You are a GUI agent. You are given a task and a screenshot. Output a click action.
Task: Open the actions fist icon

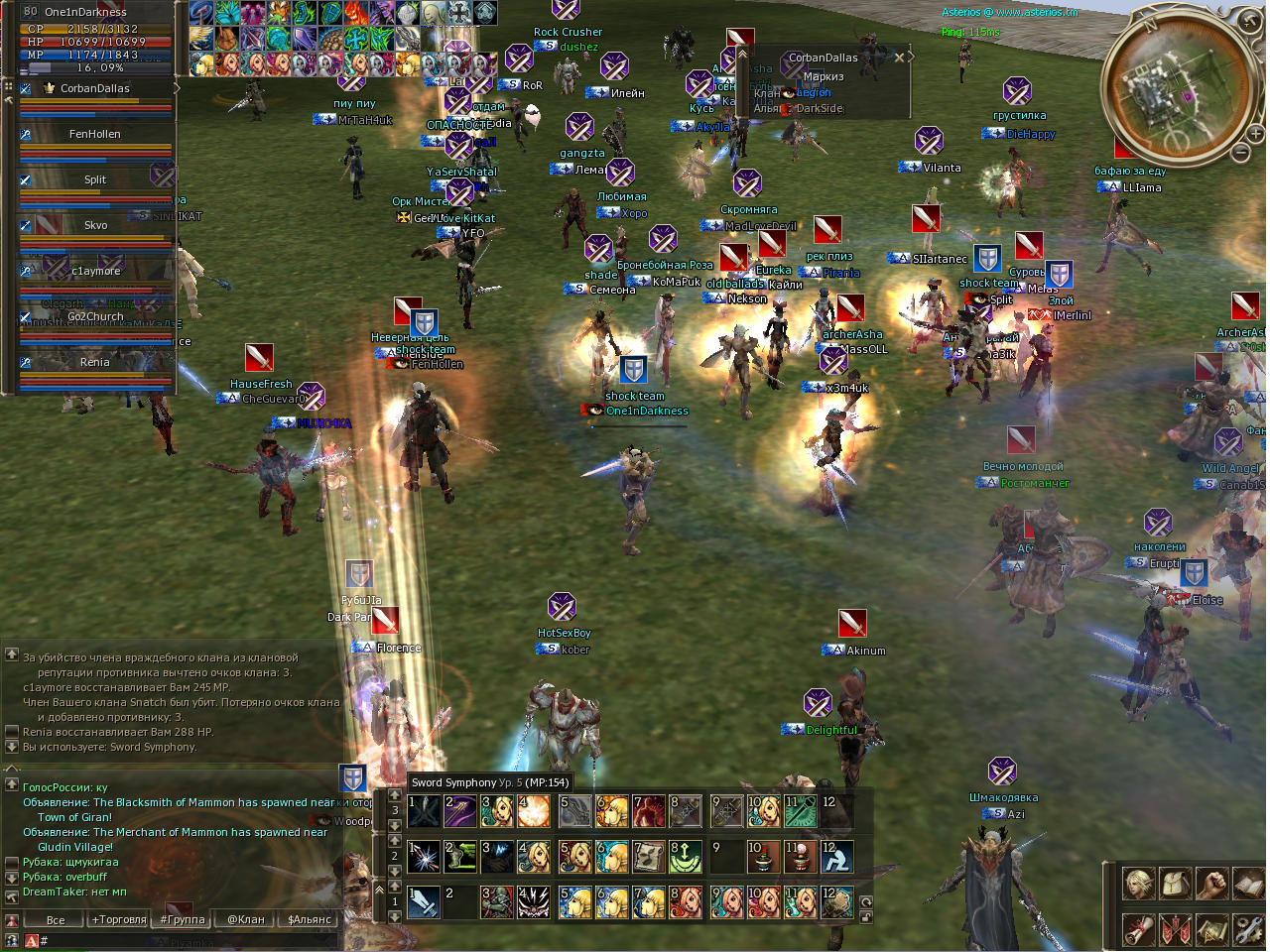1211,883
